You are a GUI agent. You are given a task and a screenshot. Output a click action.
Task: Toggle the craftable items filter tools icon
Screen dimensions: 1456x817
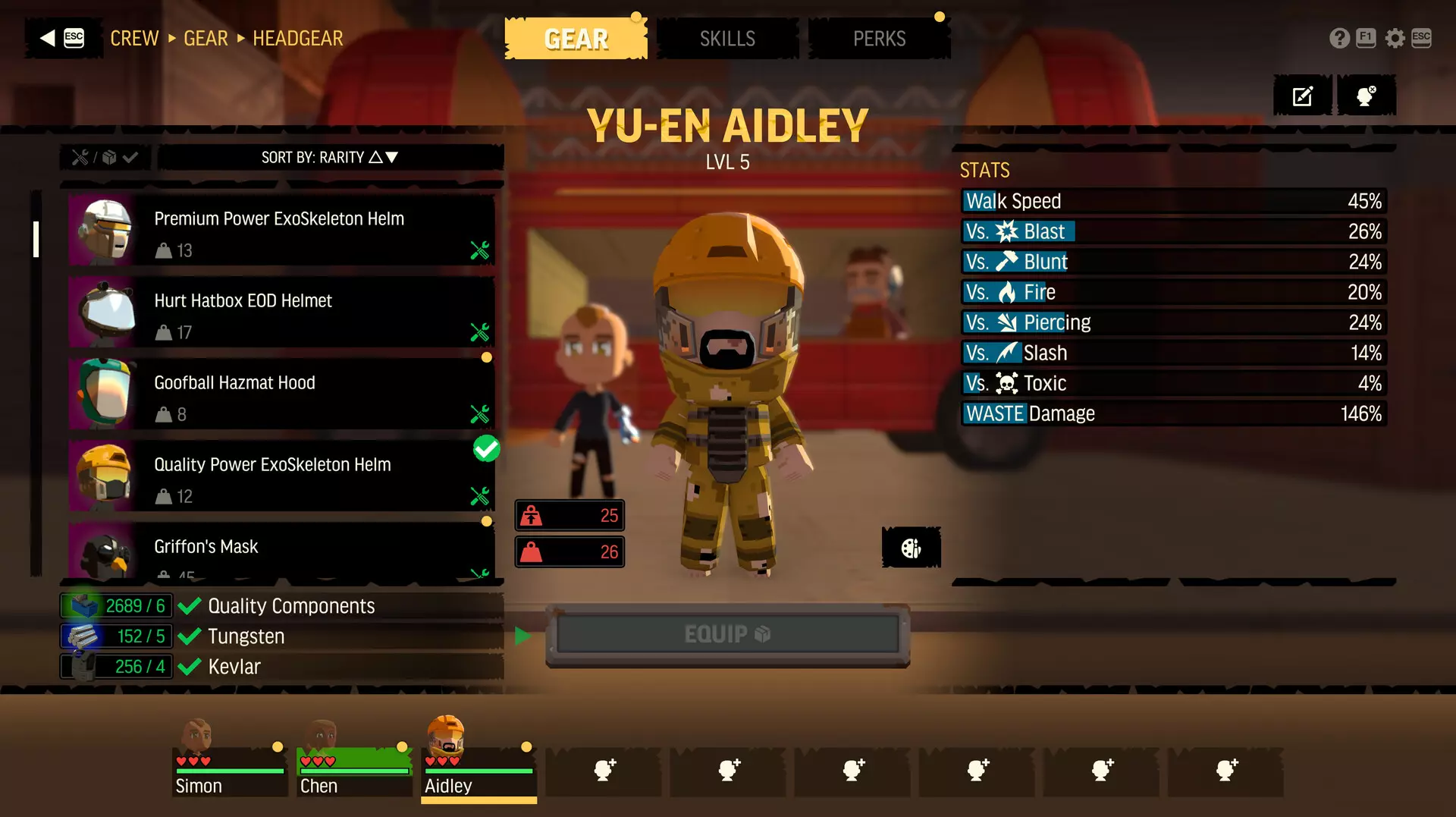(x=80, y=158)
